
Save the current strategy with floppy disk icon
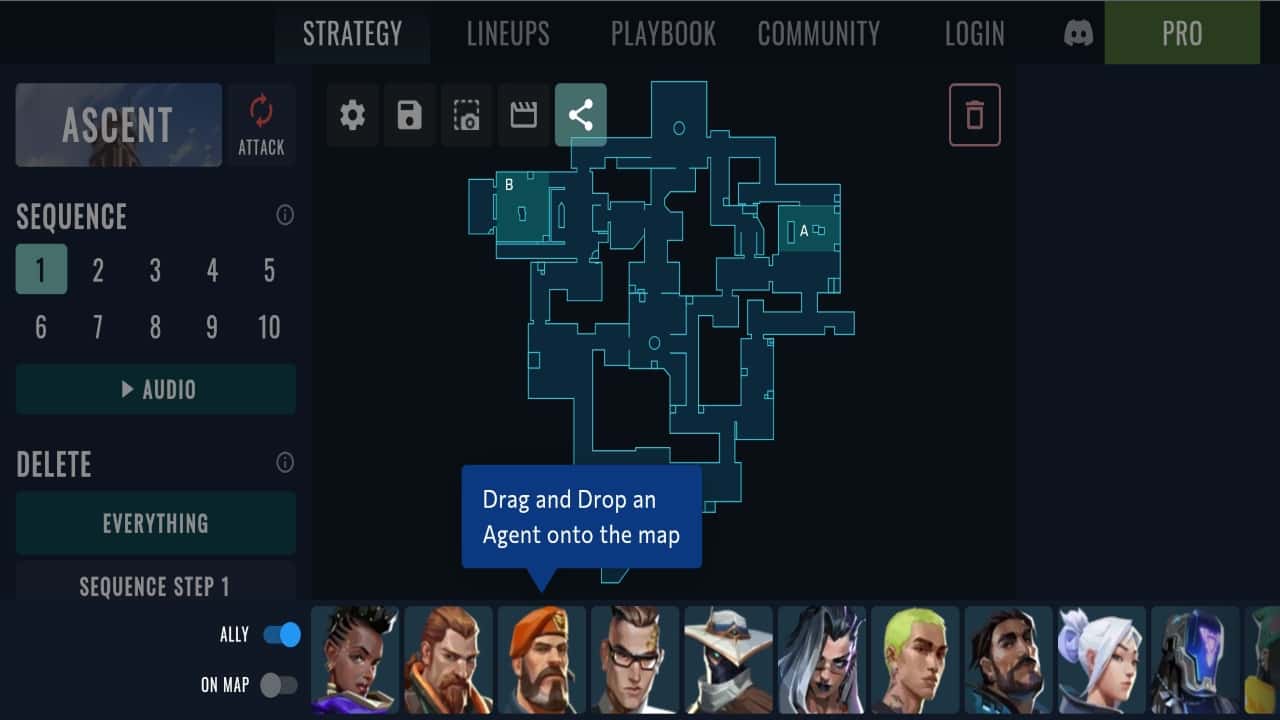click(409, 114)
